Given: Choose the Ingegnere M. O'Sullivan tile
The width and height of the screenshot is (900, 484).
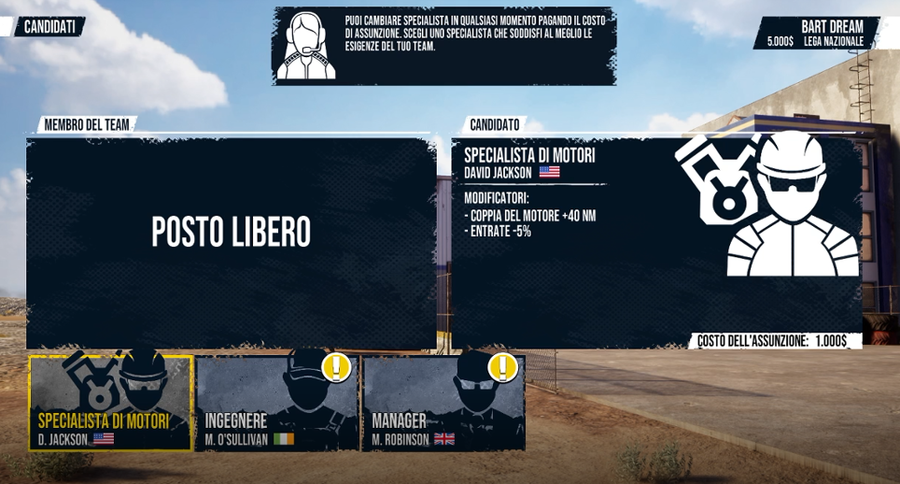Looking at the screenshot, I should coord(277,403).
